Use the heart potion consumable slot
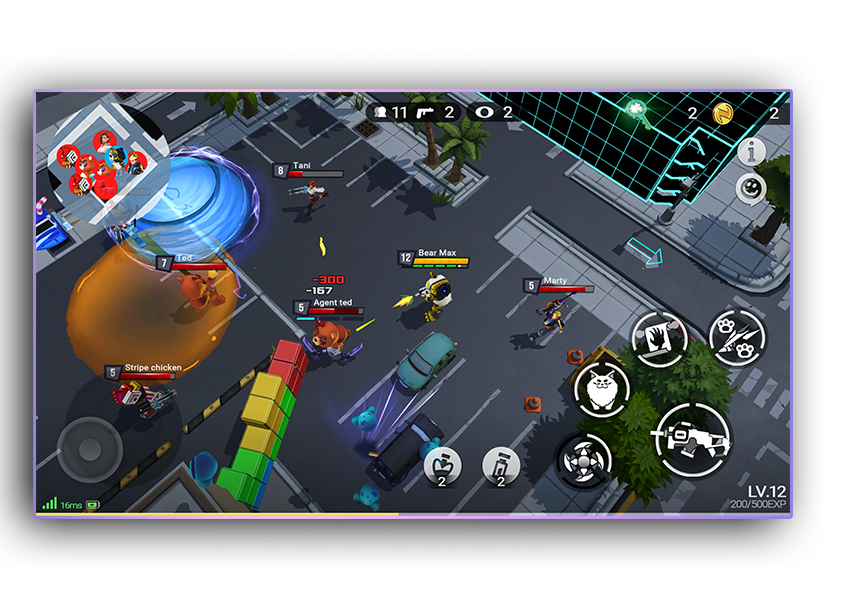The image size is (844, 591). pos(443,465)
